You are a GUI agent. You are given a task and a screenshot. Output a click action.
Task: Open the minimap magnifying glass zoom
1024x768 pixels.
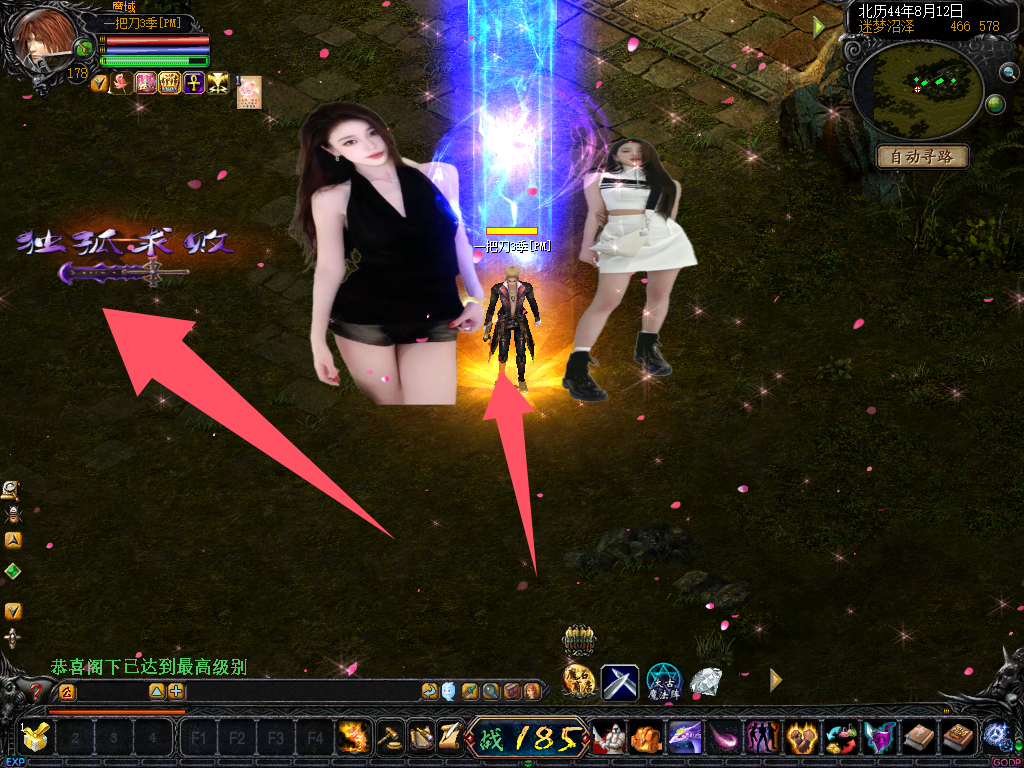pos(1008,72)
